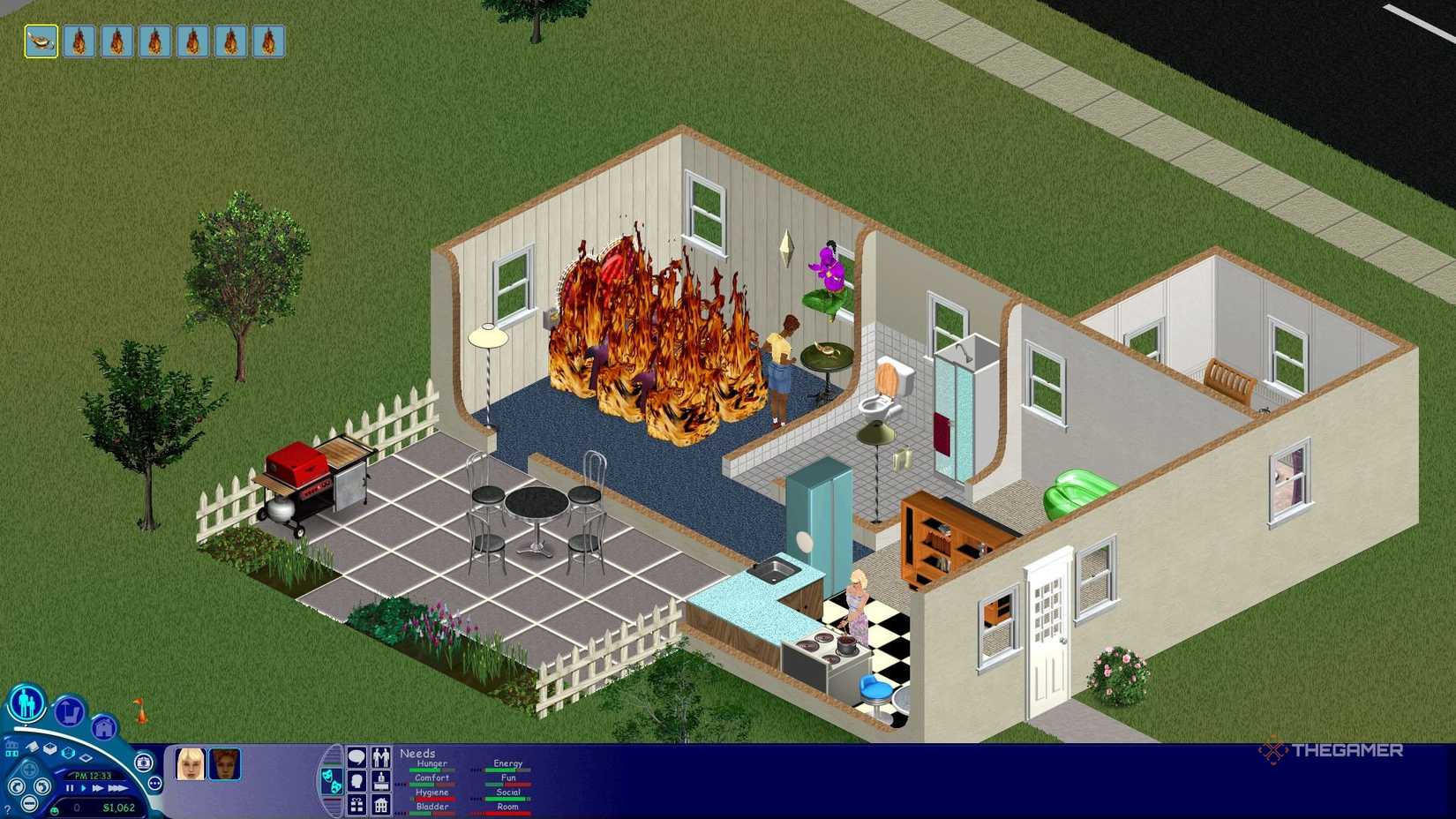Switch to the blonde Sim's portrait
Image resolution: width=1456 pixels, height=819 pixels.
[x=191, y=763]
